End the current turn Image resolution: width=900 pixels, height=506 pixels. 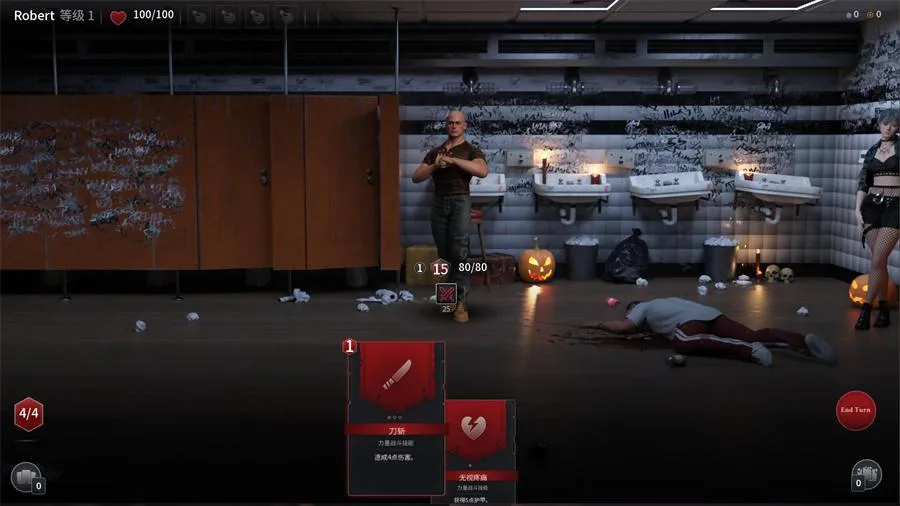coord(855,410)
